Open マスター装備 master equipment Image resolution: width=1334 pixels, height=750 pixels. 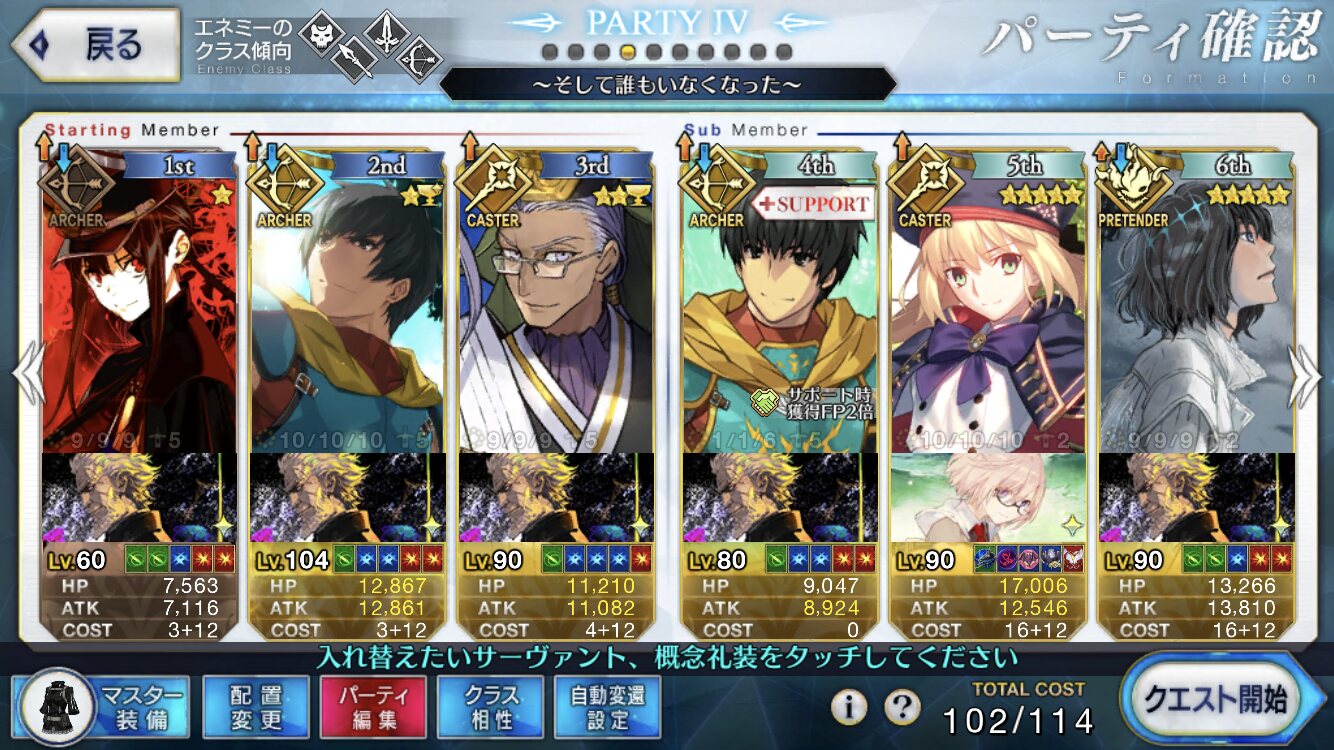point(103,706)
